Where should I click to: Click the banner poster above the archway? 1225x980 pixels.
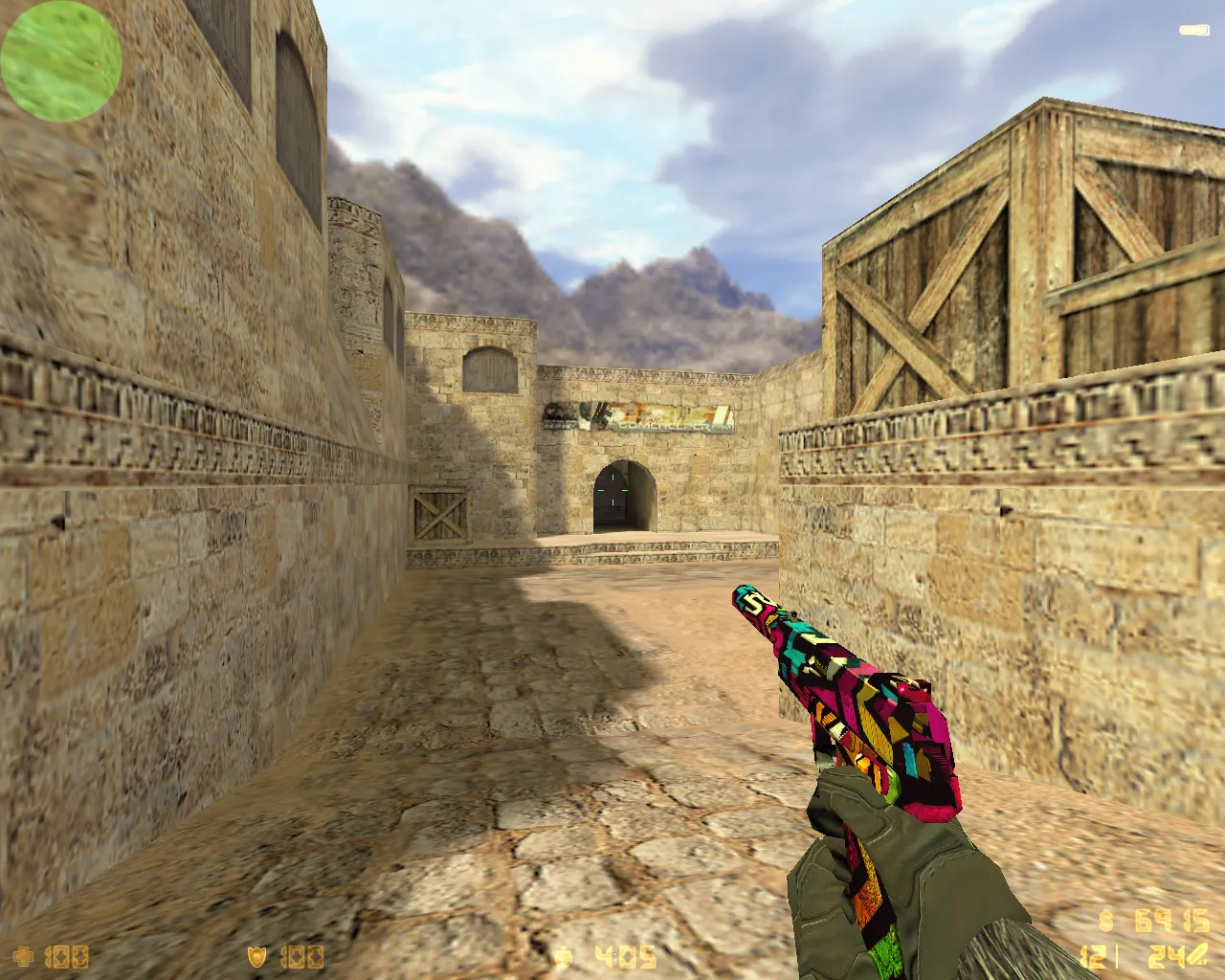click(641, 418)
